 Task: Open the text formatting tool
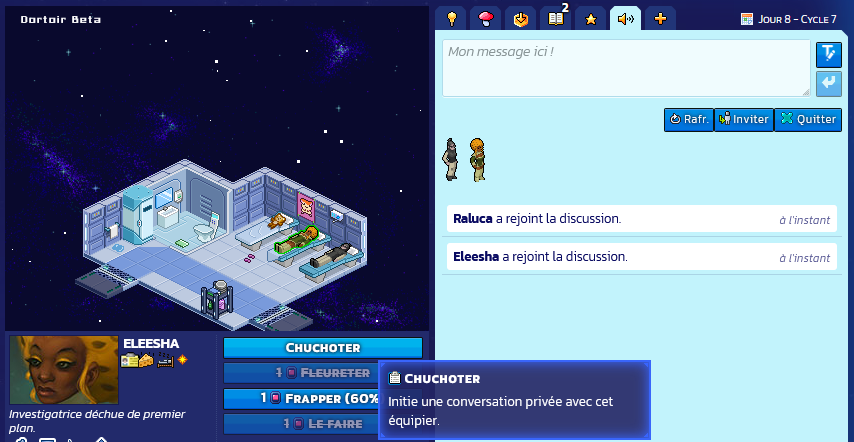pyautogui.click(x=828, y=54)
